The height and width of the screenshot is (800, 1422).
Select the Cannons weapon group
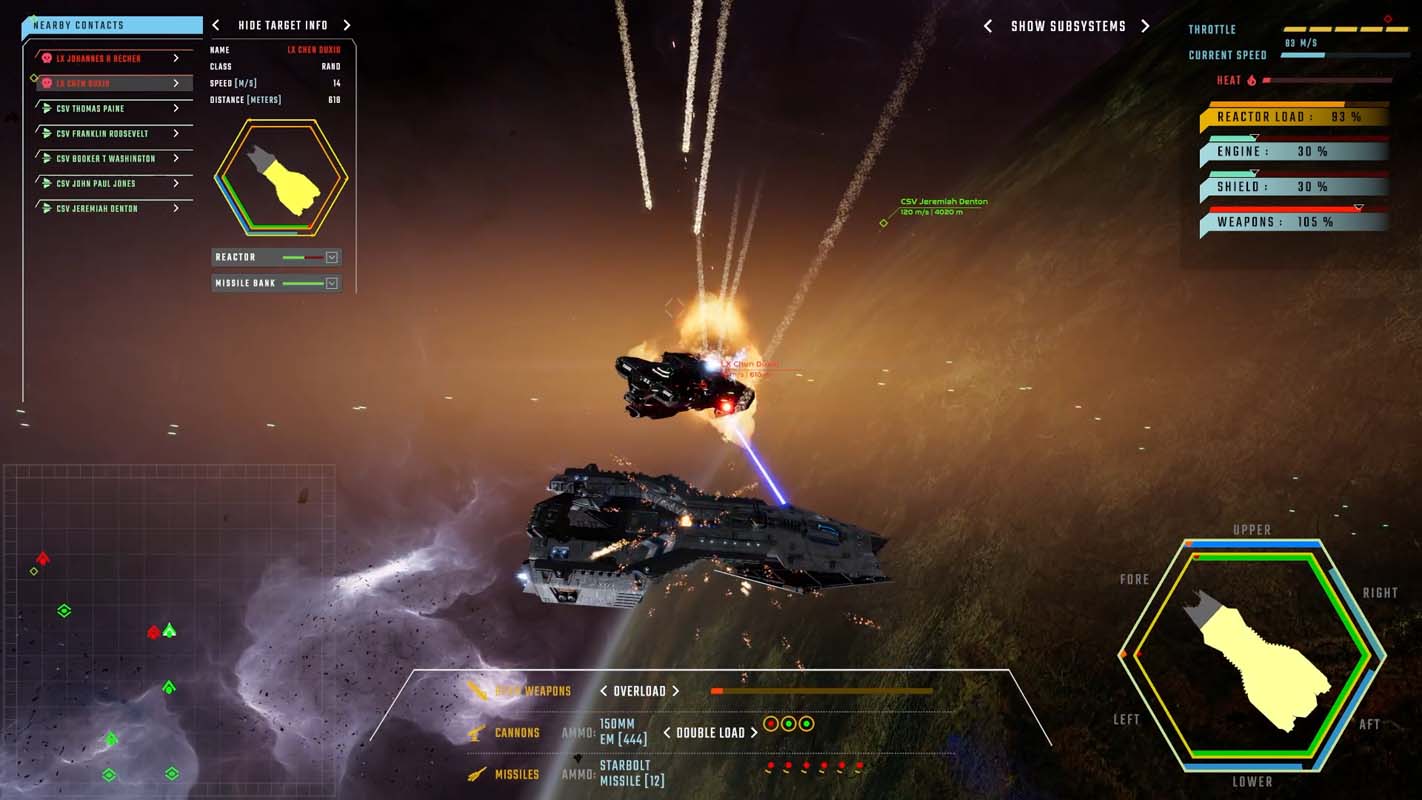516,733
